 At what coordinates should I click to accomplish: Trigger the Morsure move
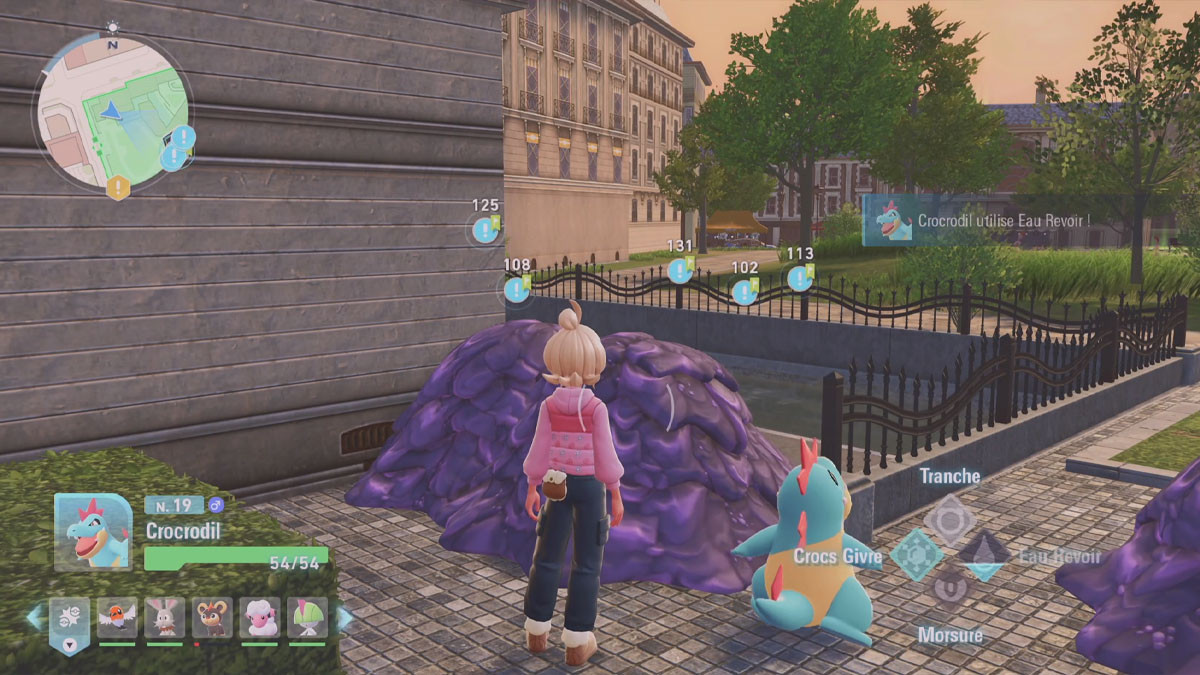(949, 590)
